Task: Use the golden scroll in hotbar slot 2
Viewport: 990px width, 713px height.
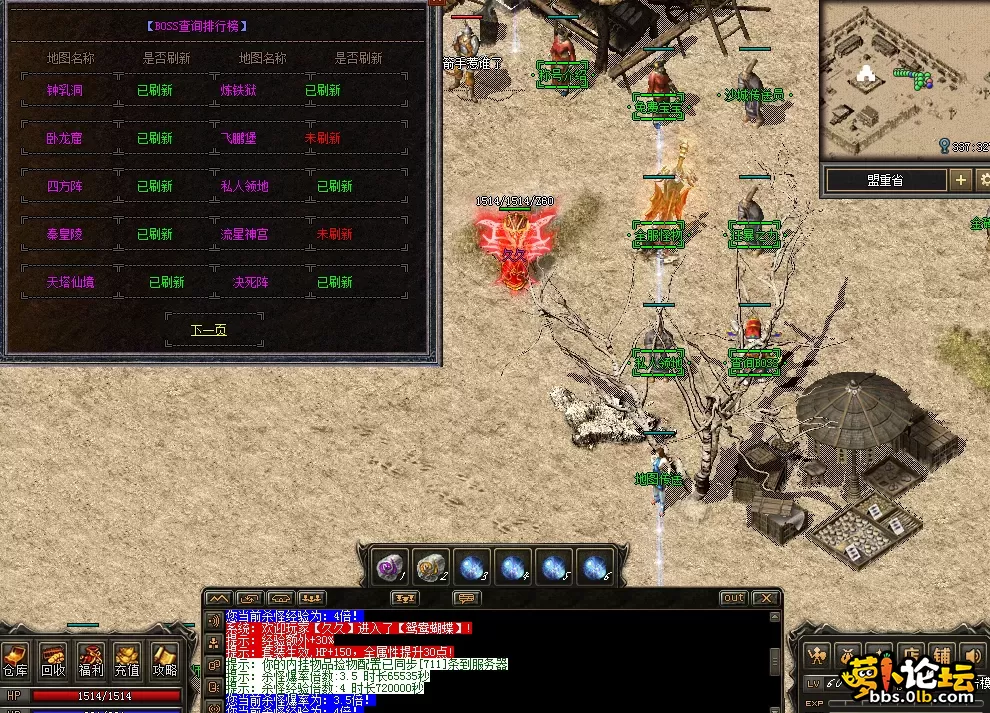Action: [430, 567]
